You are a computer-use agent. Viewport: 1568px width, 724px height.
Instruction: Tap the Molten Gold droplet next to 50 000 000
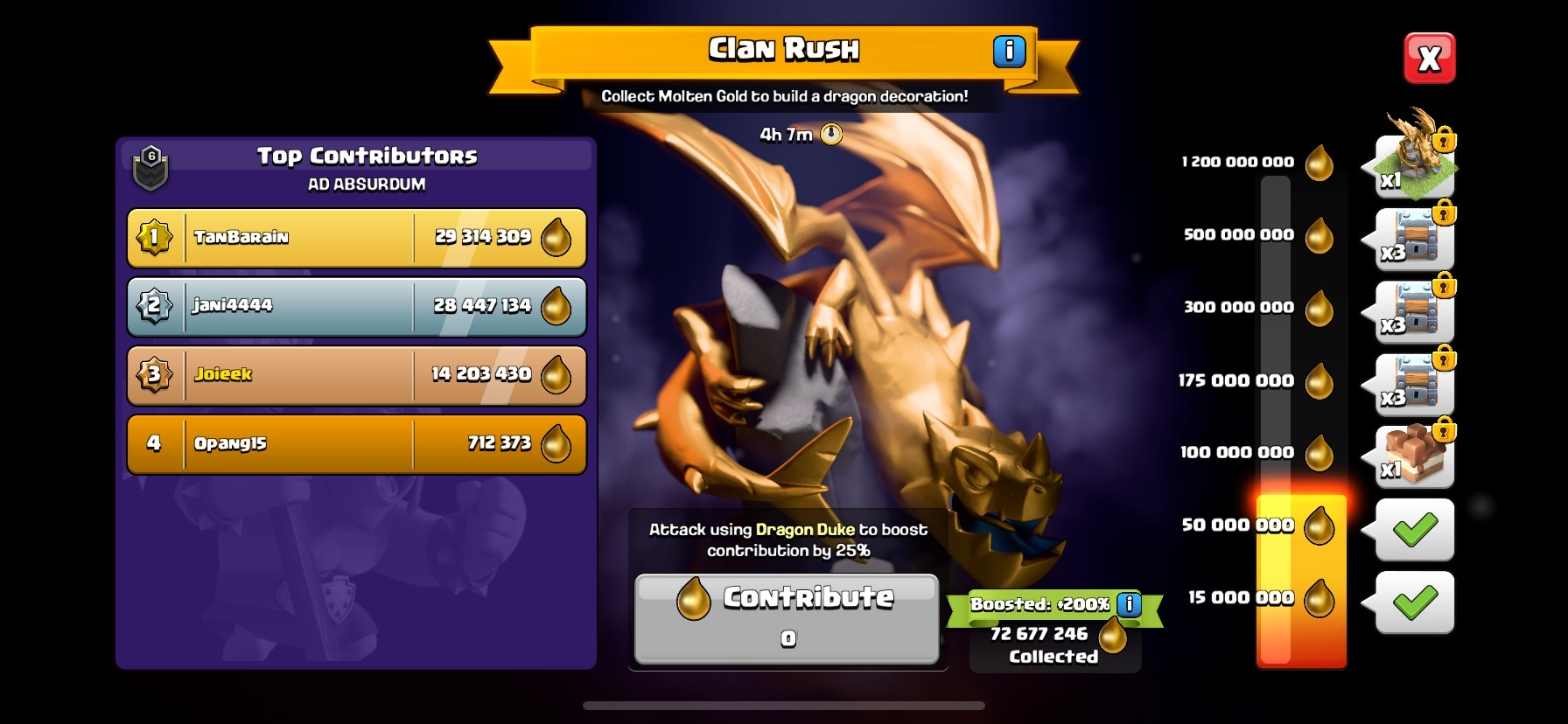(x=1318, y=526)
